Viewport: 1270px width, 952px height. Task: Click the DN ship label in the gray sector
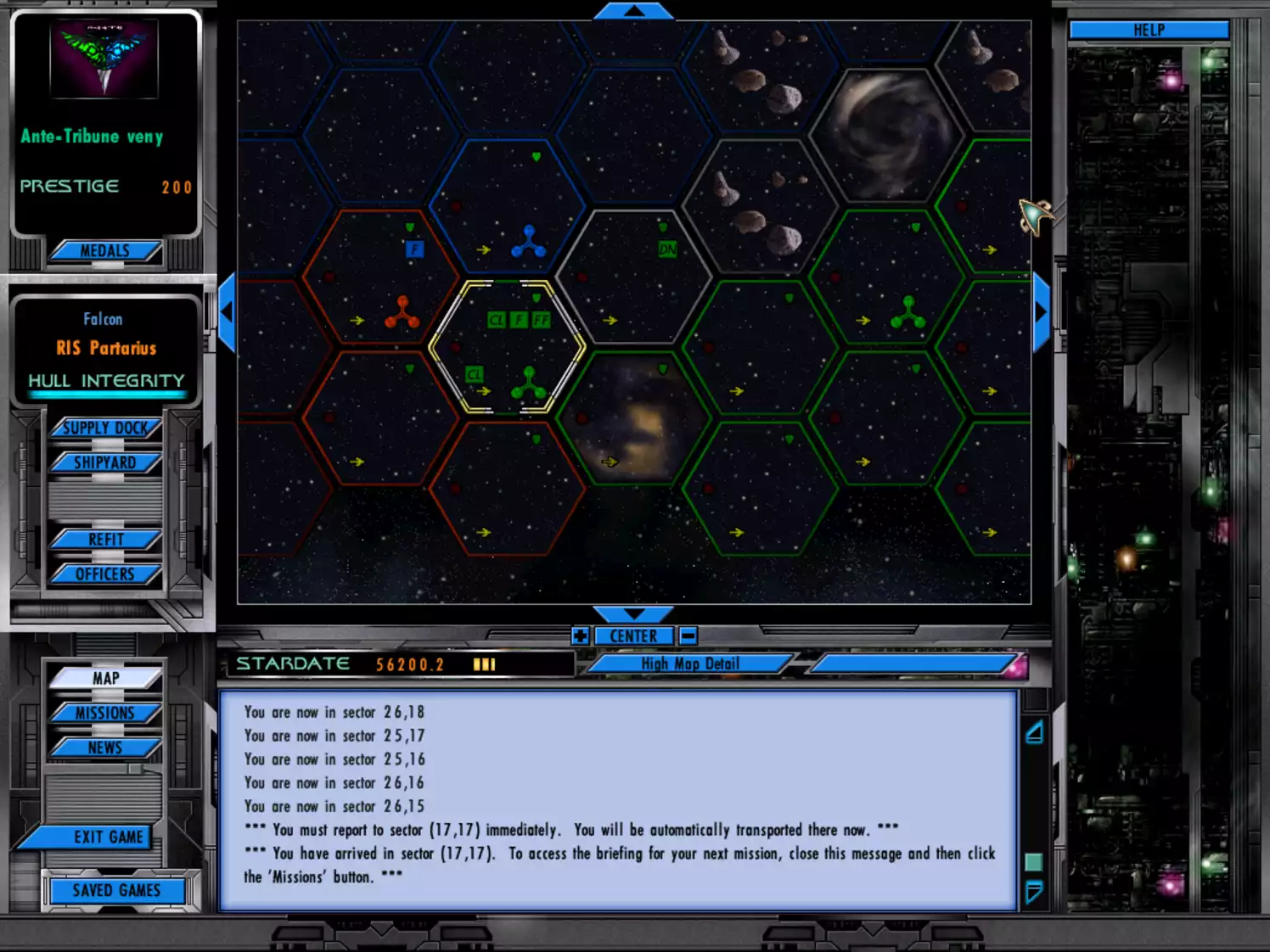coord(667,249)
